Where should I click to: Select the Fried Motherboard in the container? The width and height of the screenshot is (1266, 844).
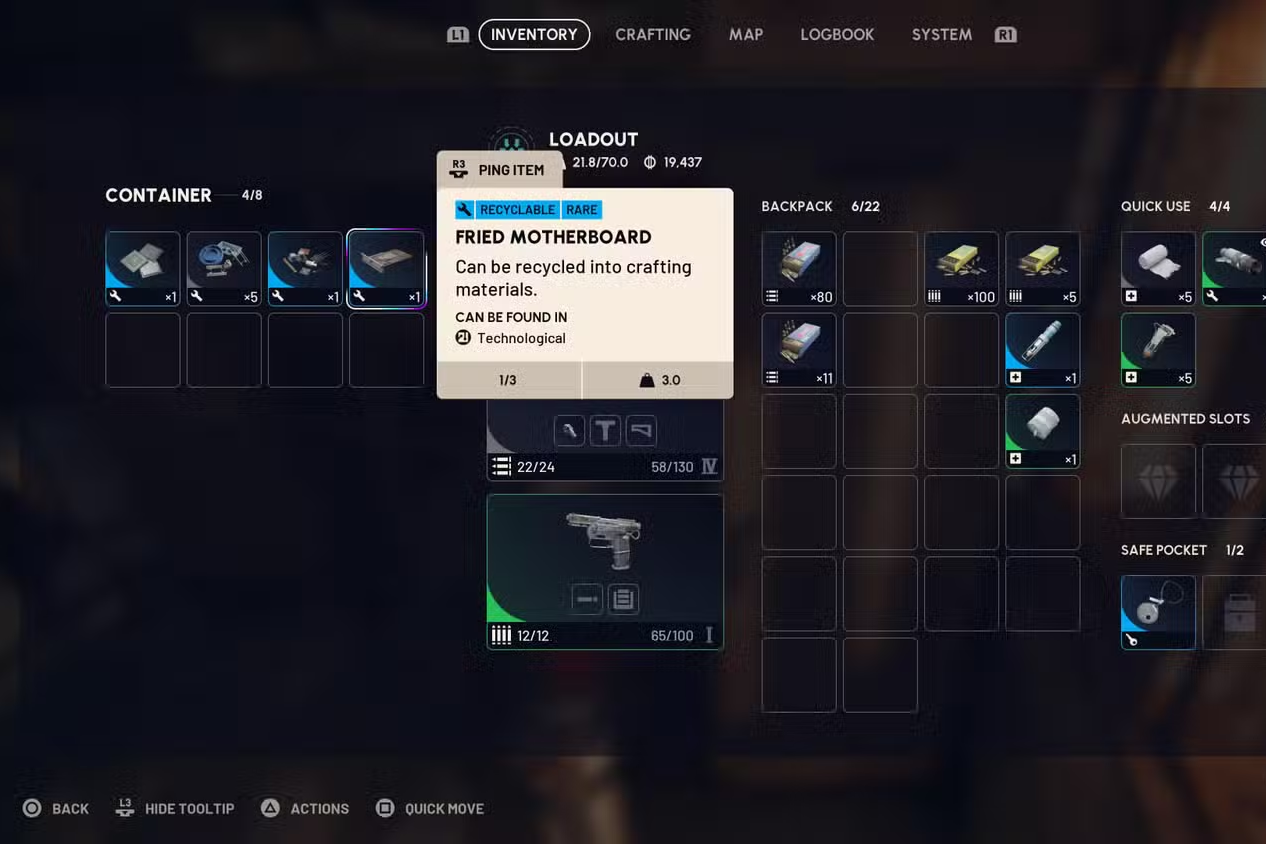386,268
